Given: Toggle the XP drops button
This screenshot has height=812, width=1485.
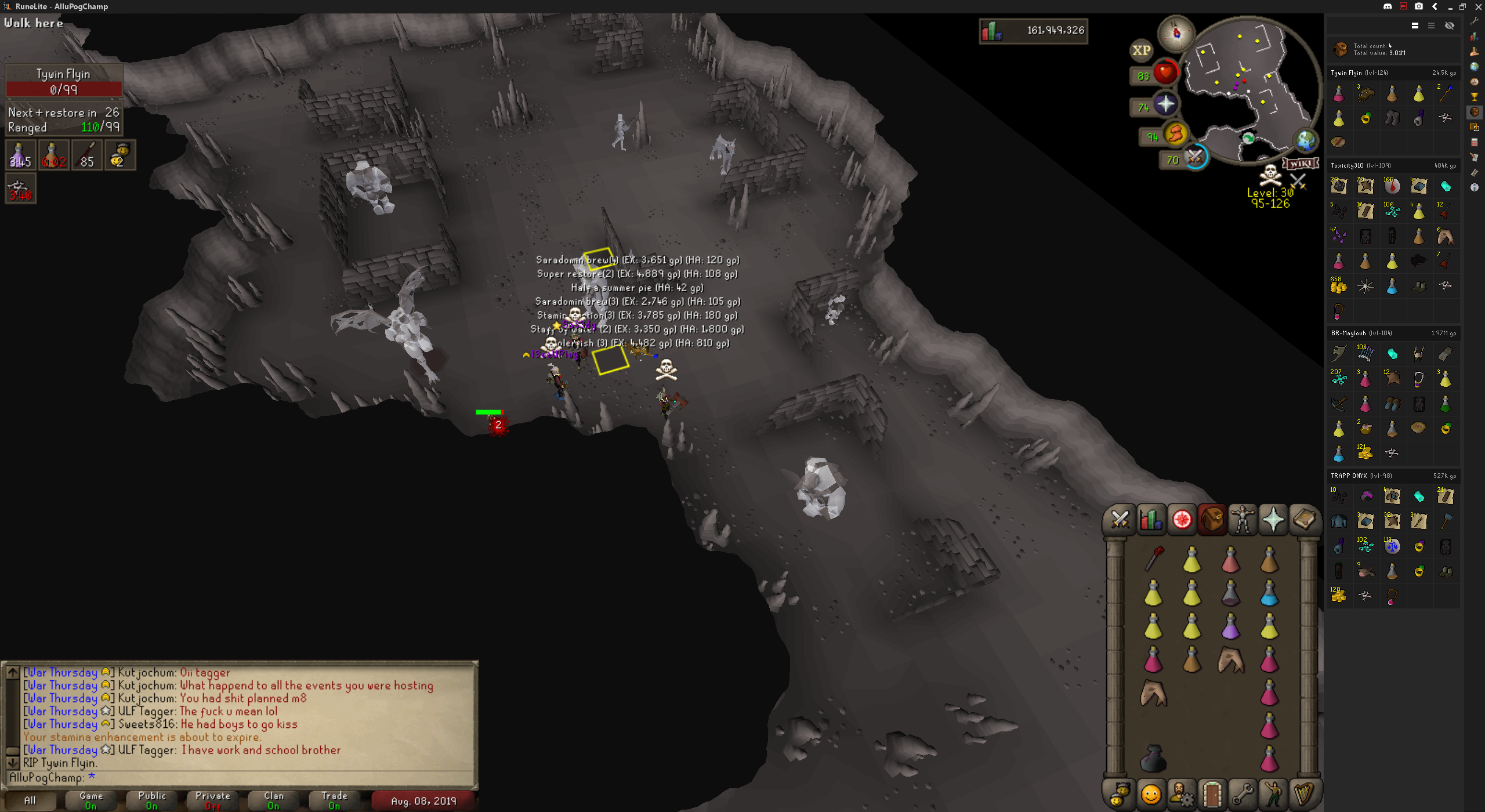Looking at the screenshot, I should point(1141,50).
